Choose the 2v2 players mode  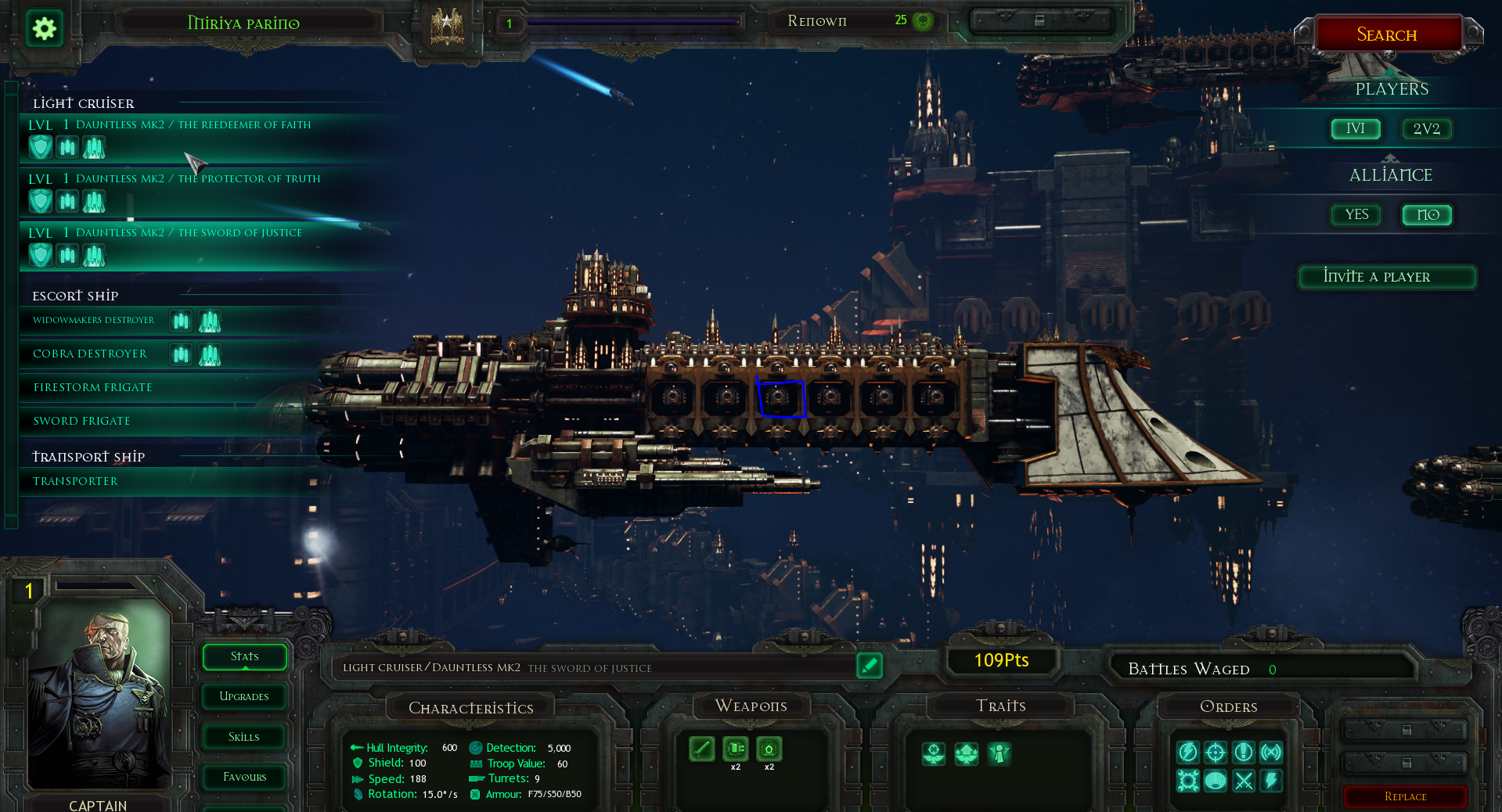click(x=1426, y=129)
